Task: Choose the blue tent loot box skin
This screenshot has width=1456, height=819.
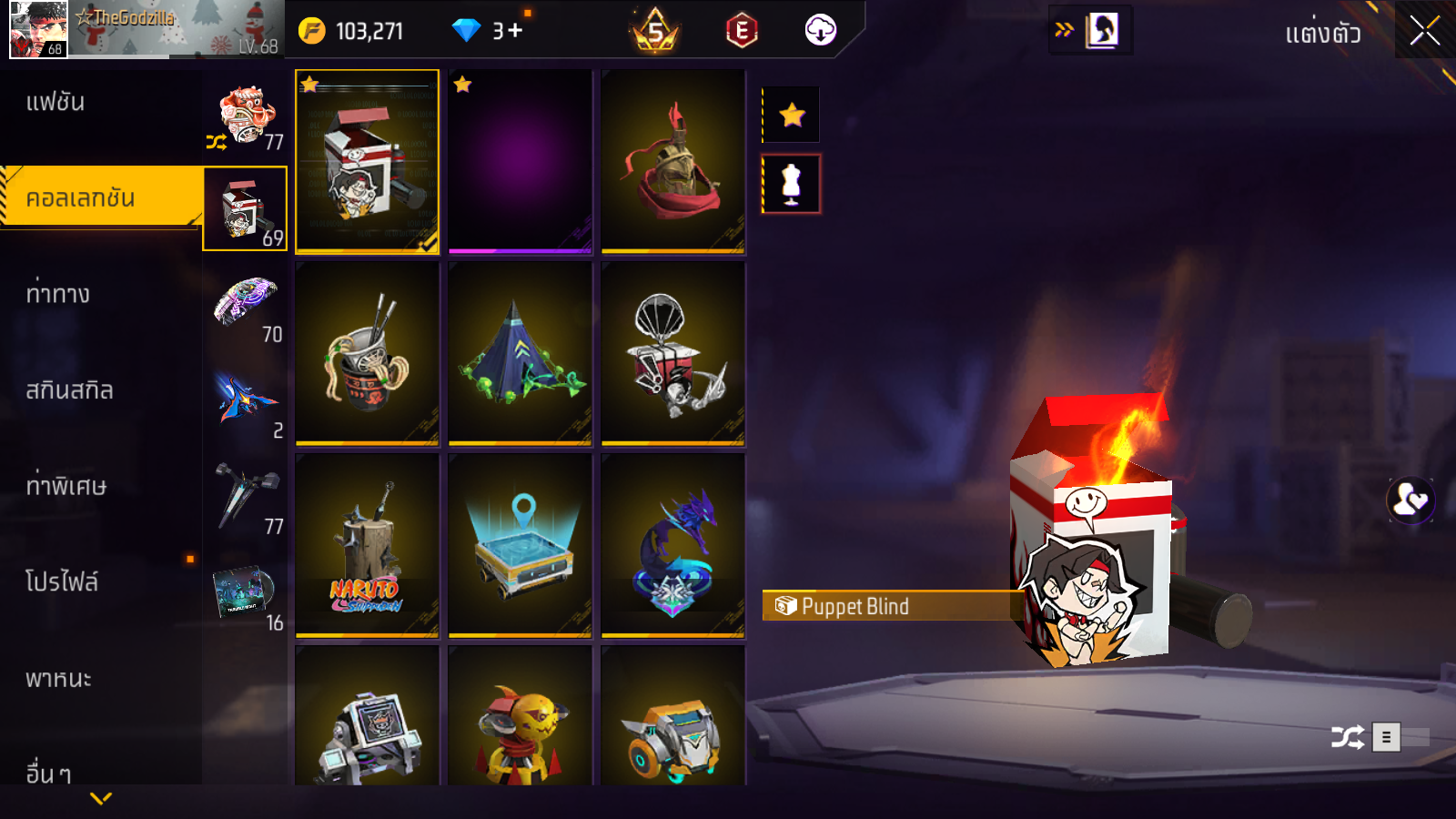Action: 520,353
